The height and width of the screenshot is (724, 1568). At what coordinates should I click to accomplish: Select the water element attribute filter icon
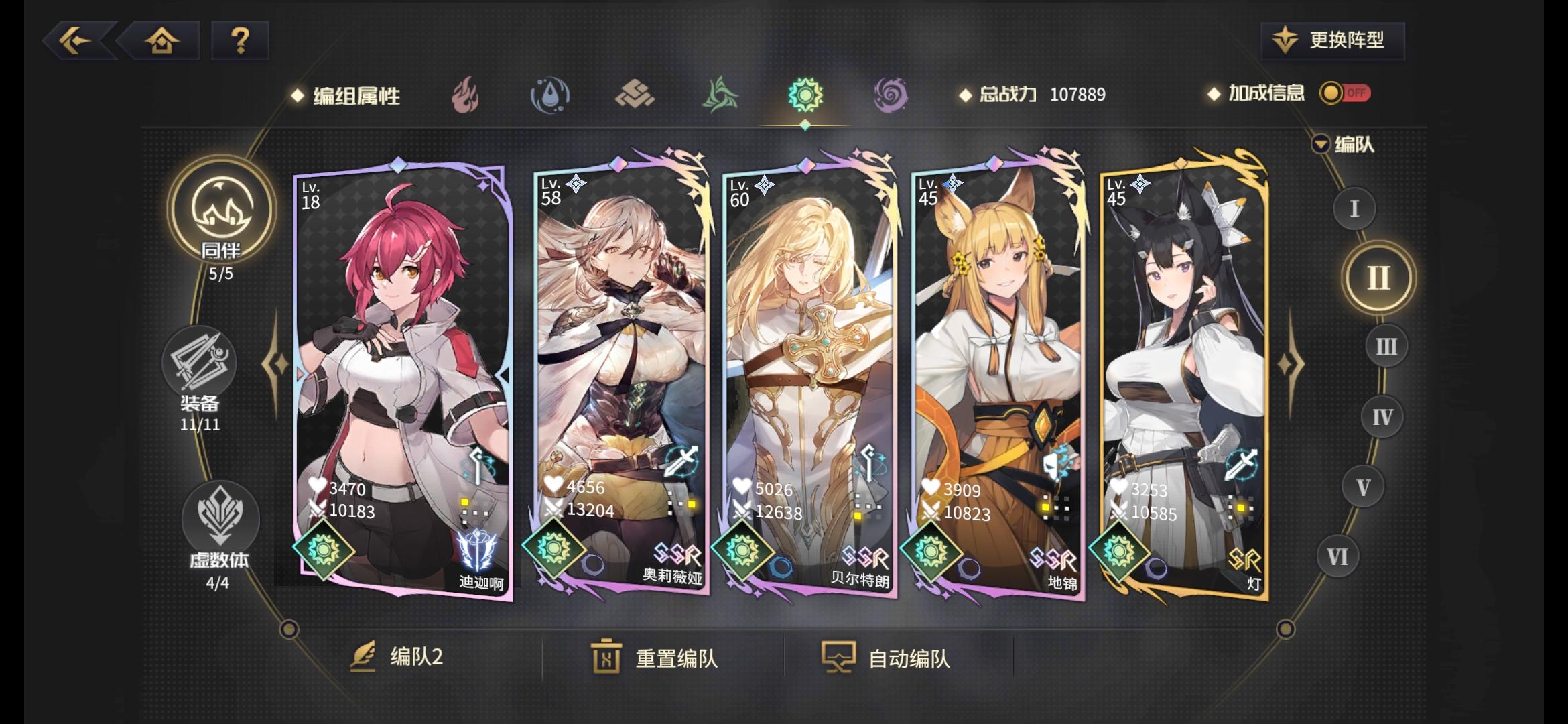click(551, 94)
